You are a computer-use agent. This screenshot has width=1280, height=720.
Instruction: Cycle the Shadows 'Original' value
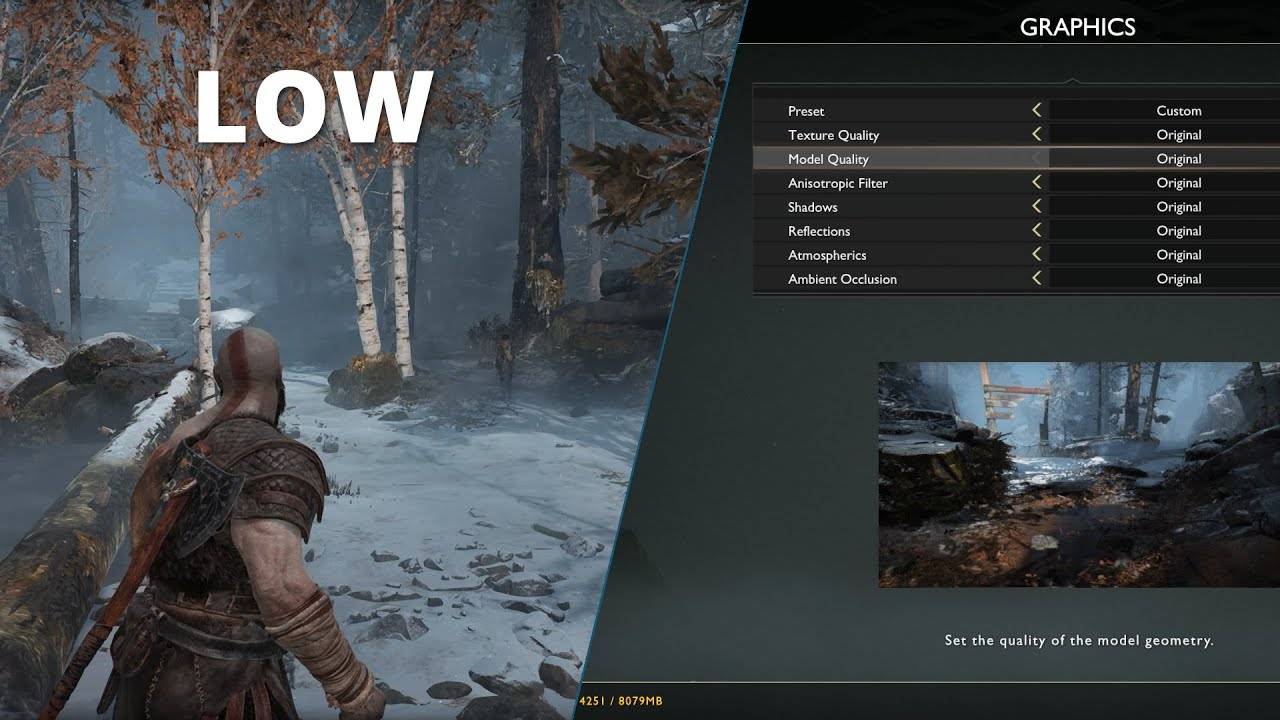1179,206
